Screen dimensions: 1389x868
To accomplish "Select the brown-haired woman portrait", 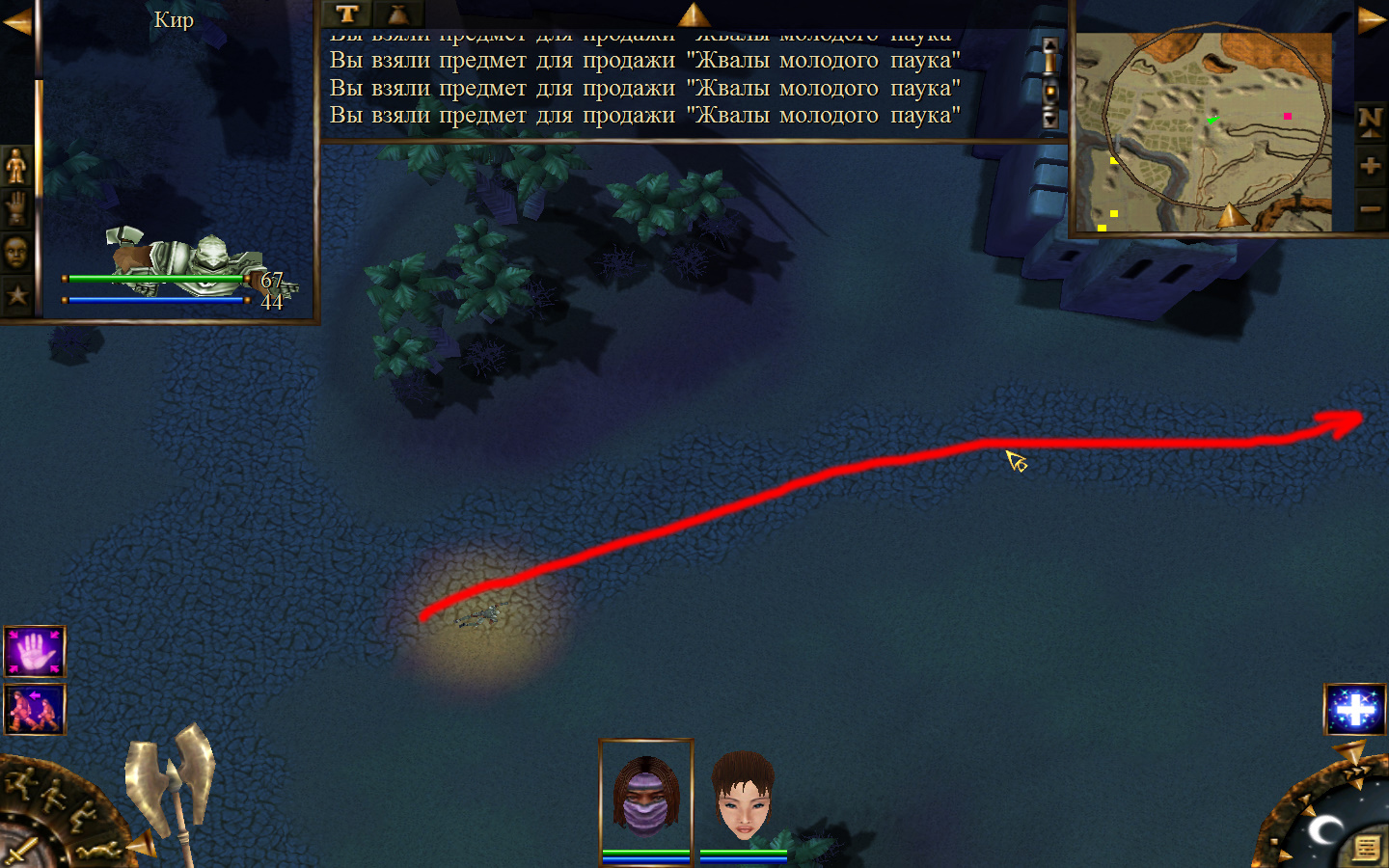I will coord(744,797).
